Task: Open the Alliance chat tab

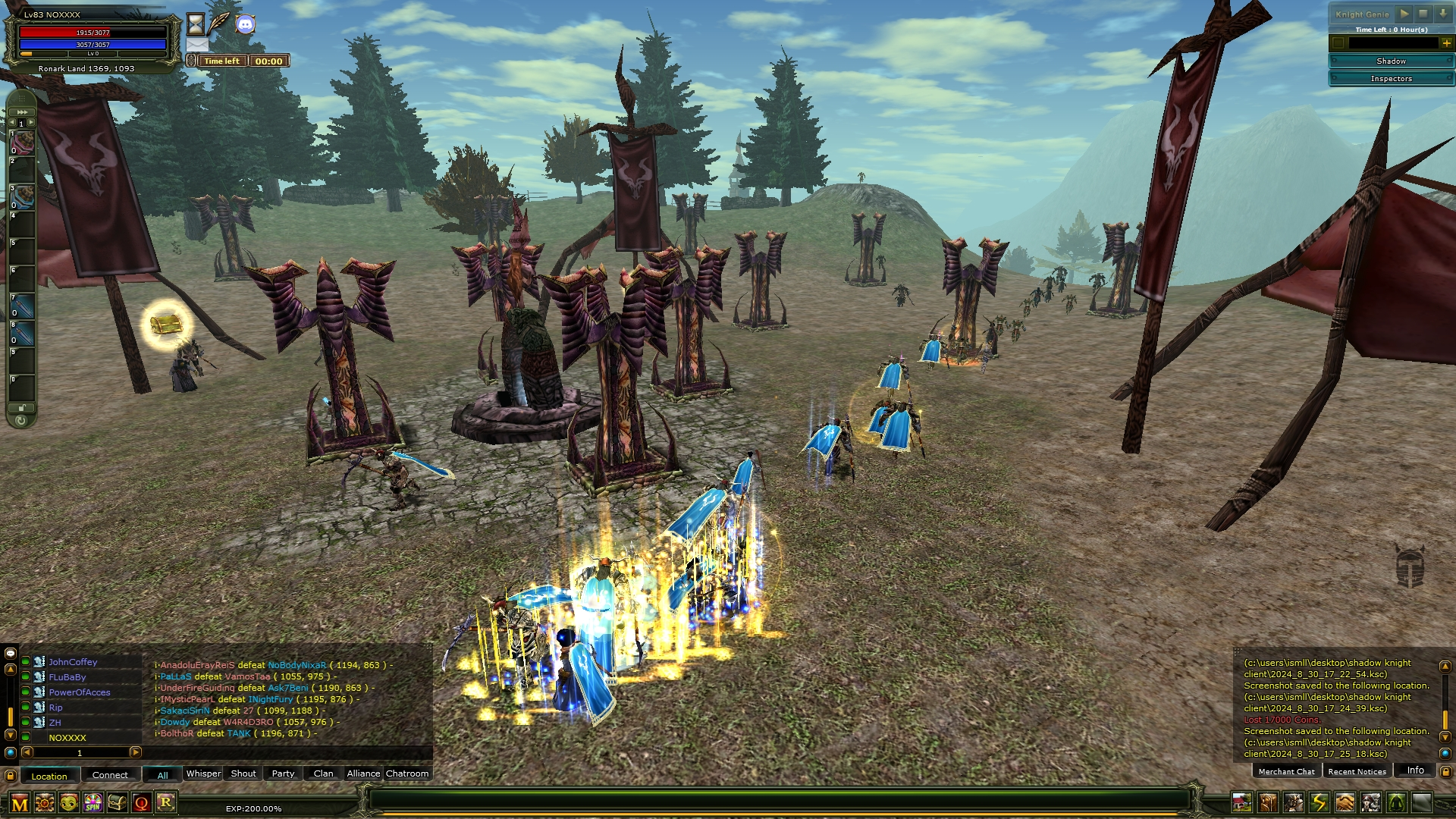Action: tap(363, 773)
